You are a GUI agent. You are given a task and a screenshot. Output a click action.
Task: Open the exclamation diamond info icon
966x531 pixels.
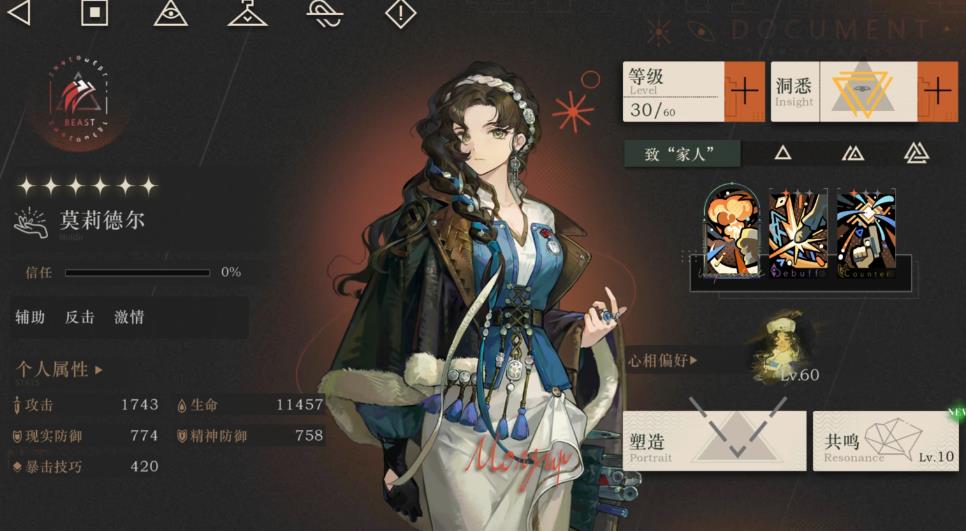[400, 13]
